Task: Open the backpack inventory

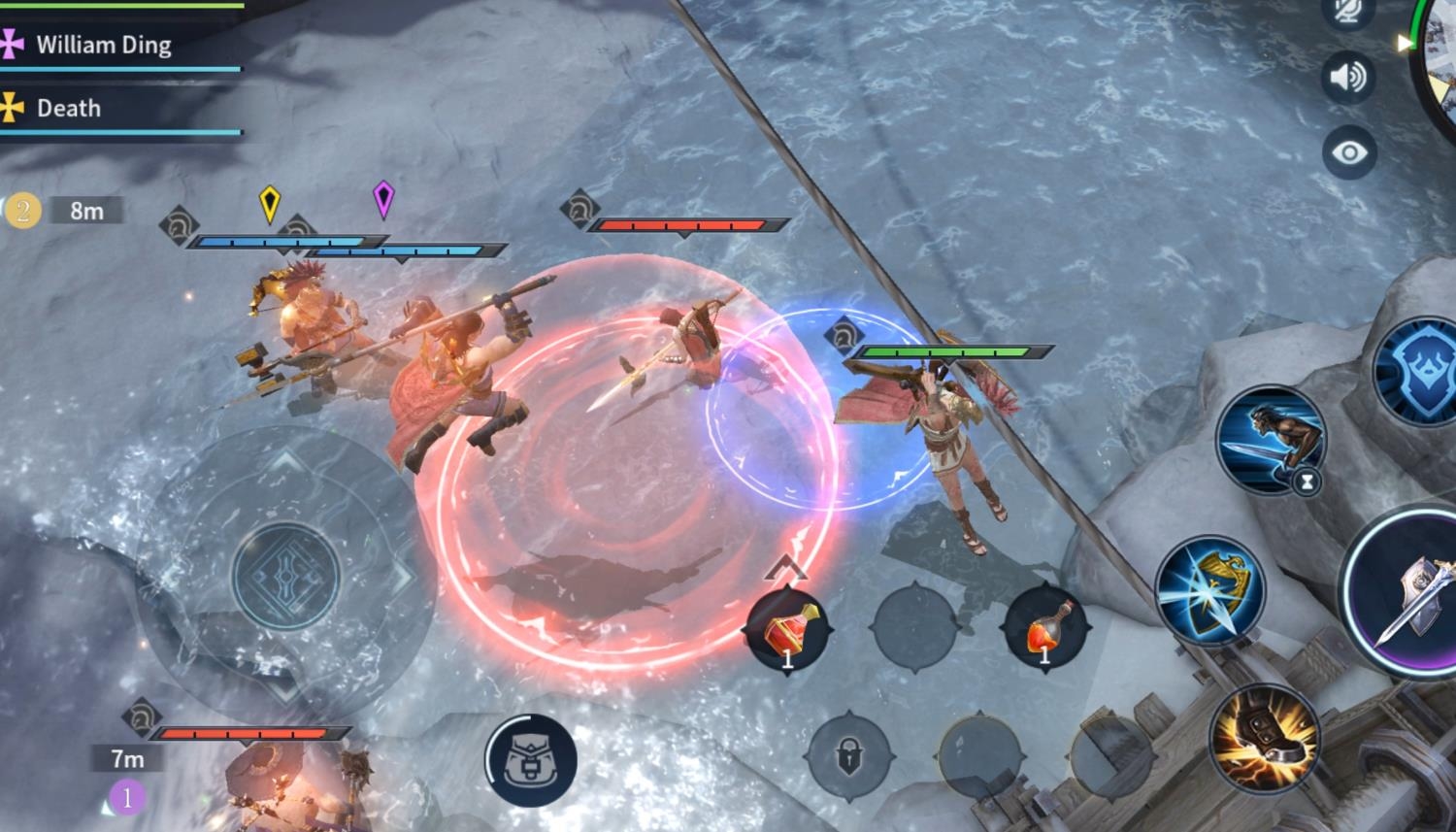Action: (530, 760)
